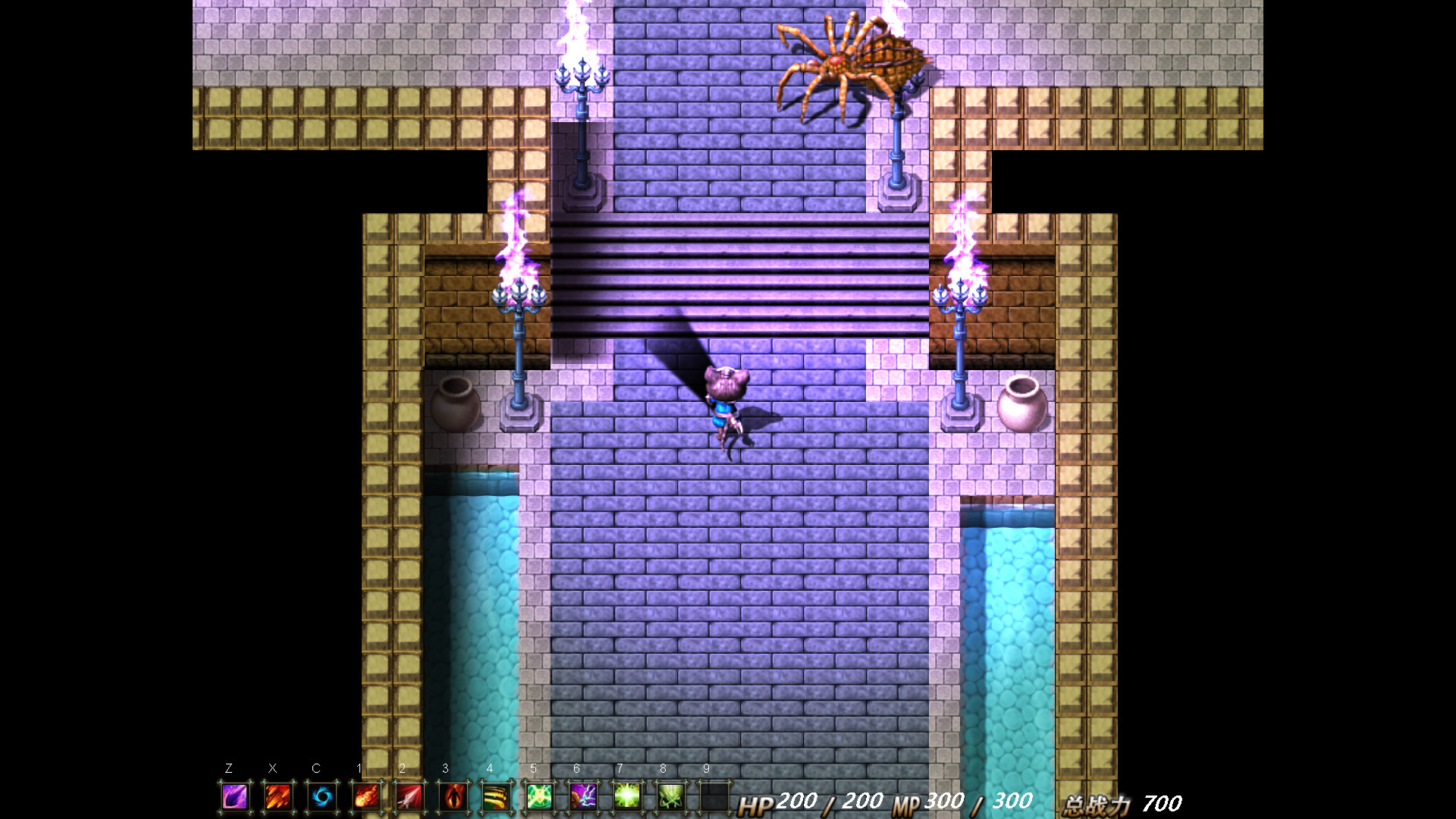Image resolution: width=1456 pixels, height=819 pixels.
Task: Click the empty hotbar slot 9
Action: [714, 797]
